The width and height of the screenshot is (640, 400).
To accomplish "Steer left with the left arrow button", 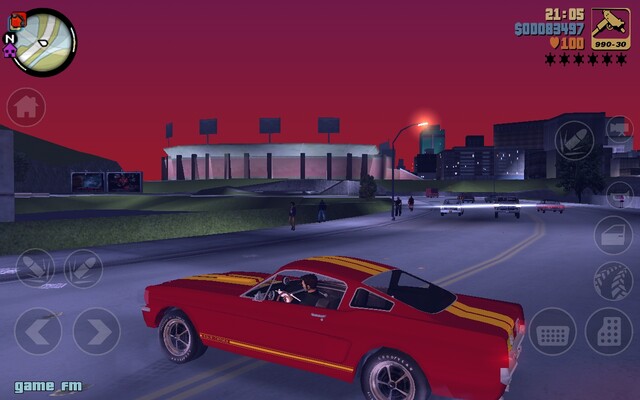I will pyautogui.click(x=38, y=330).
